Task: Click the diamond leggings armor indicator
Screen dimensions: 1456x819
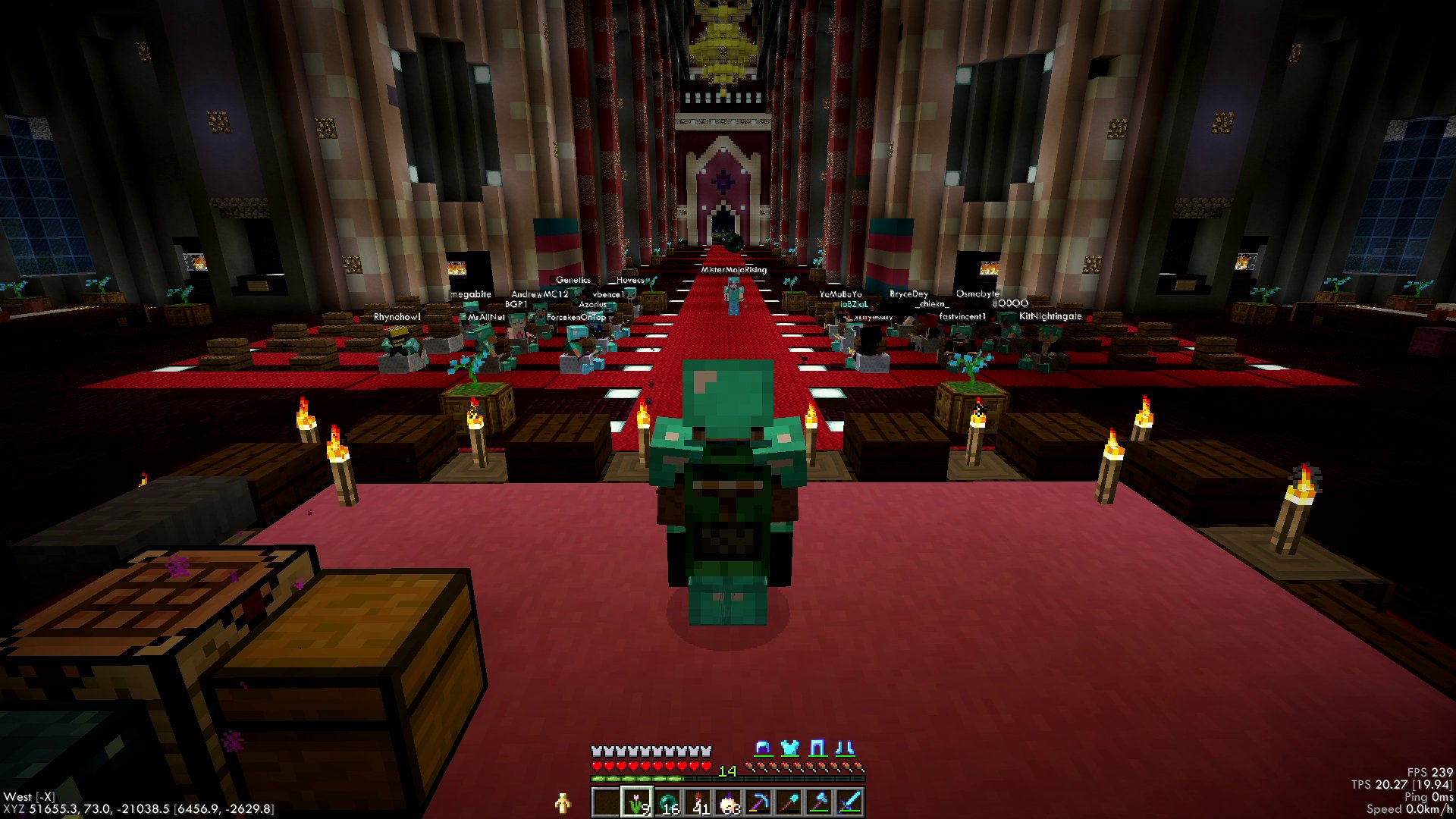Action: point(817,748)
